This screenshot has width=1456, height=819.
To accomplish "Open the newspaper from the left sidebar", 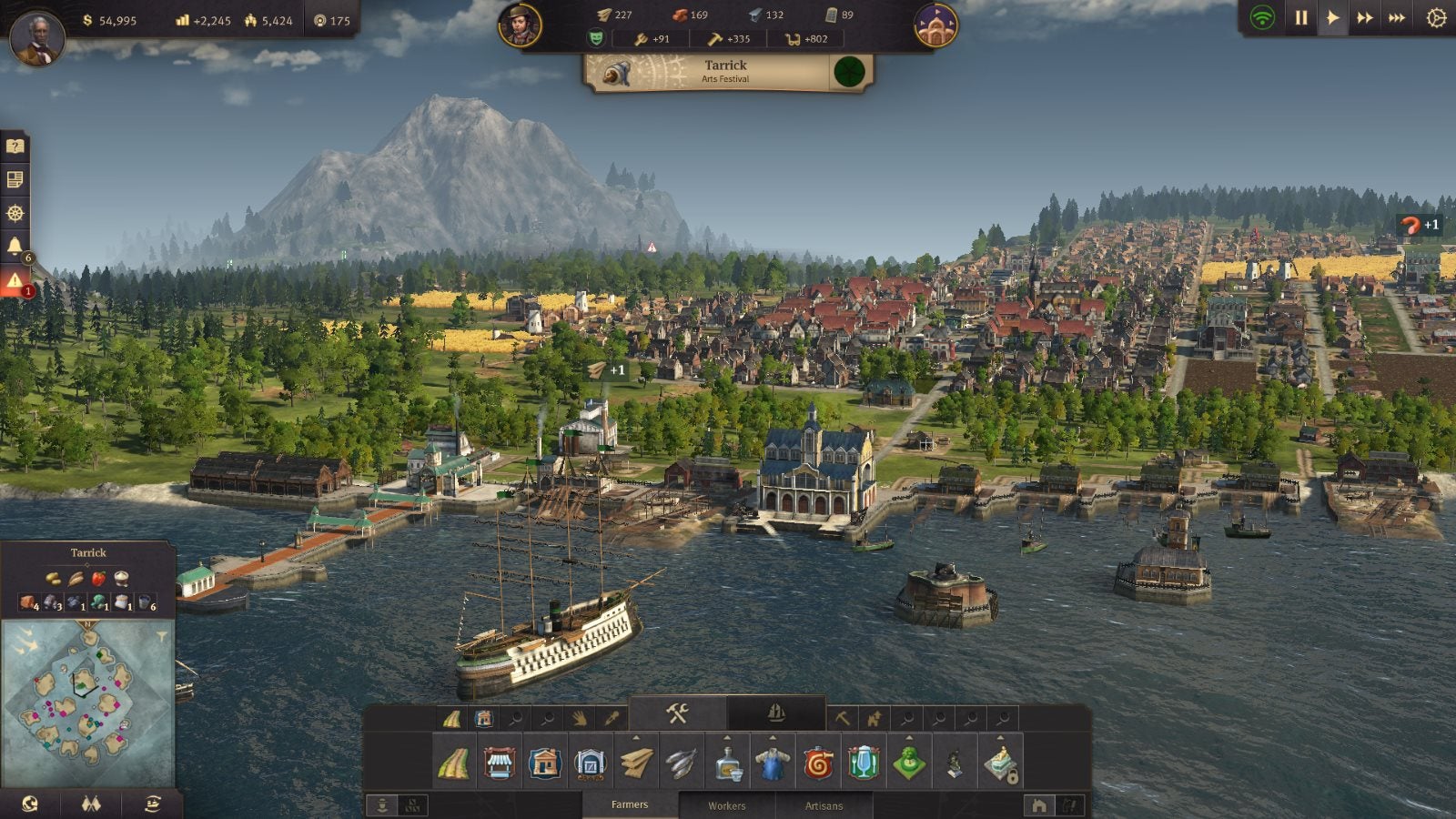I will click(16, 178).
